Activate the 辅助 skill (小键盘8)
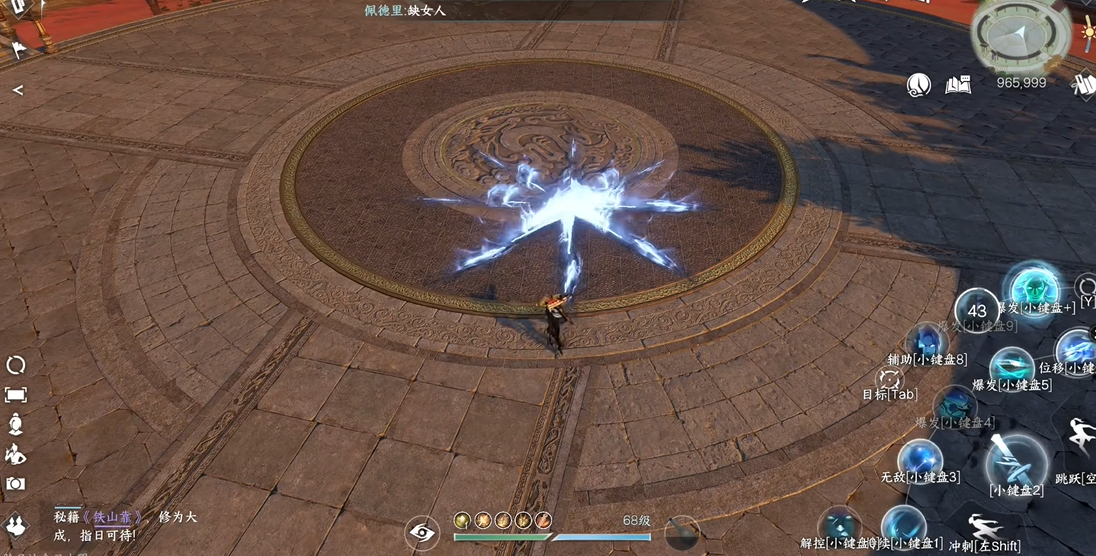 coord(927,341)
